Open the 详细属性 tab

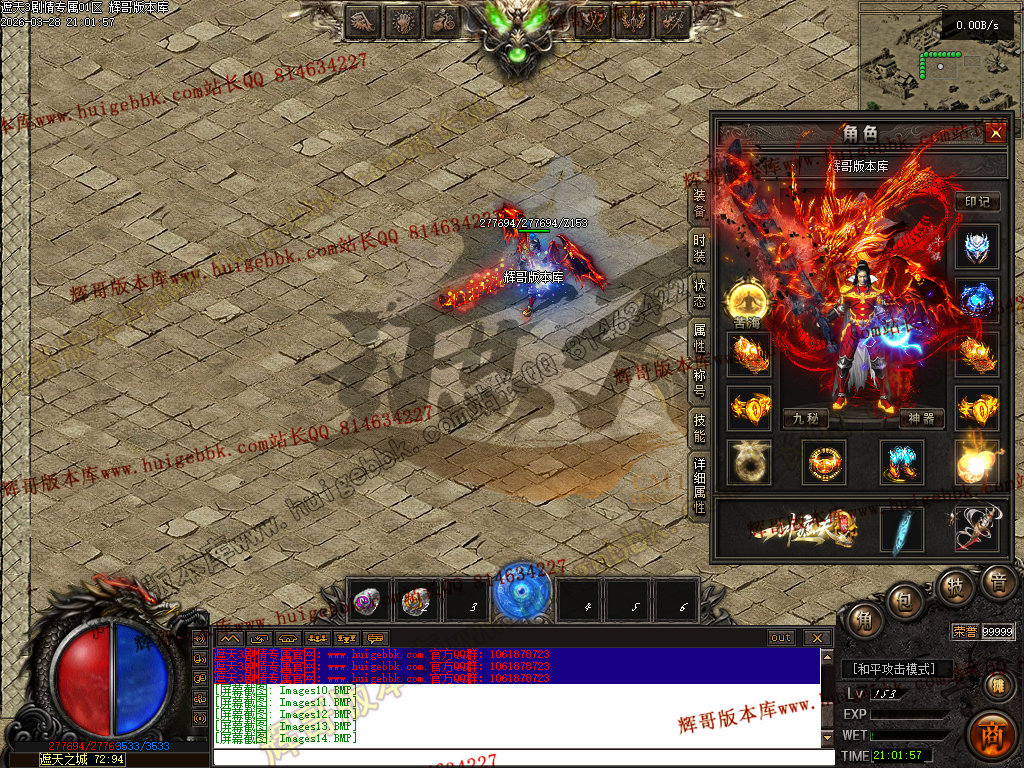[x=700, y=485]
